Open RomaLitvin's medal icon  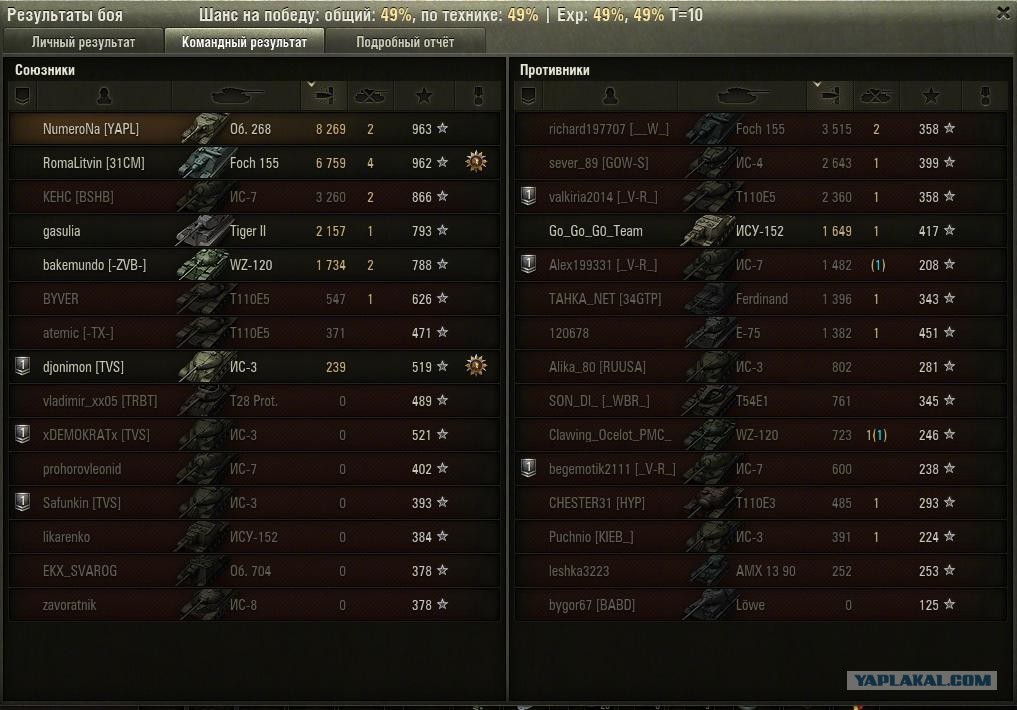[x=477, y=162]
